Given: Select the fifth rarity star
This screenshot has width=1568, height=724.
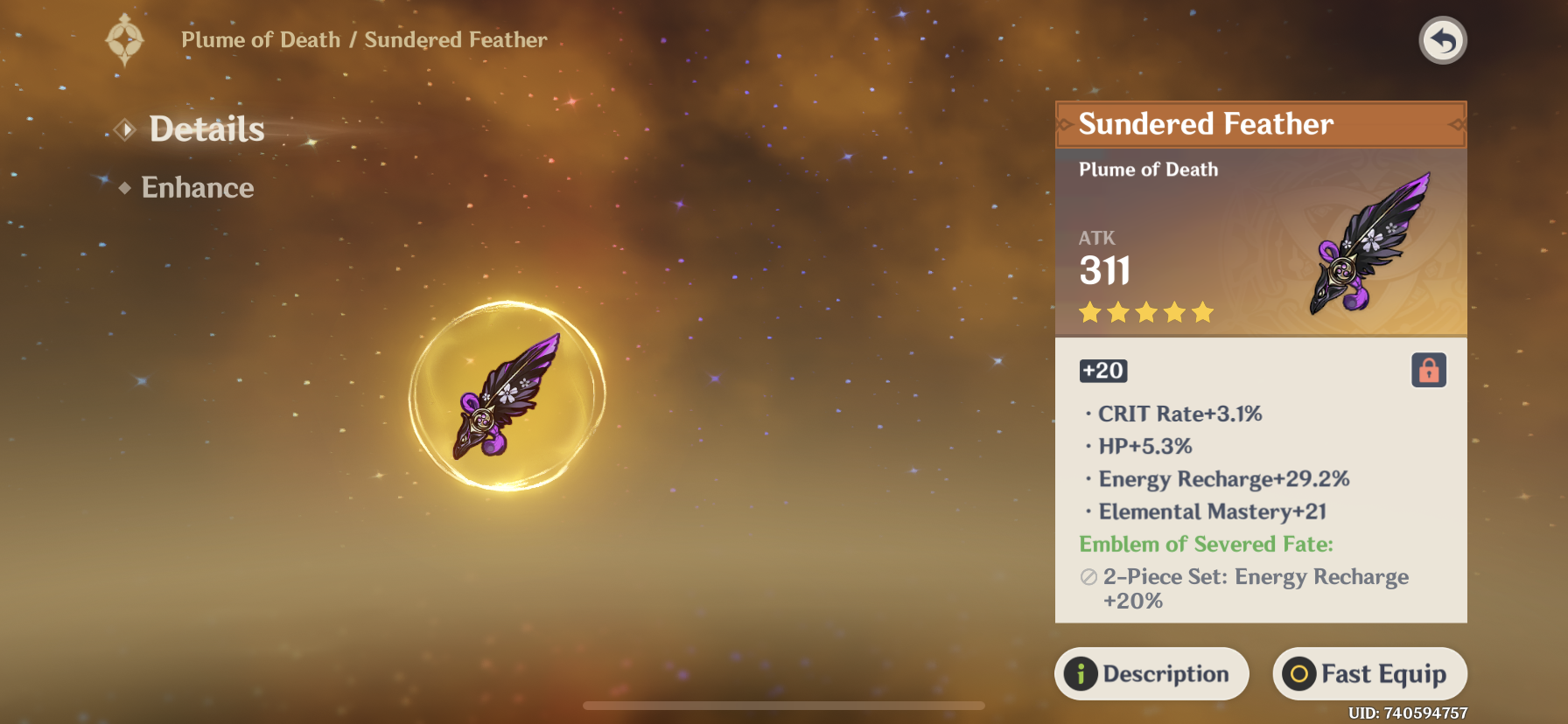Looking at the screenshot, I should (x=1203, y=310).
